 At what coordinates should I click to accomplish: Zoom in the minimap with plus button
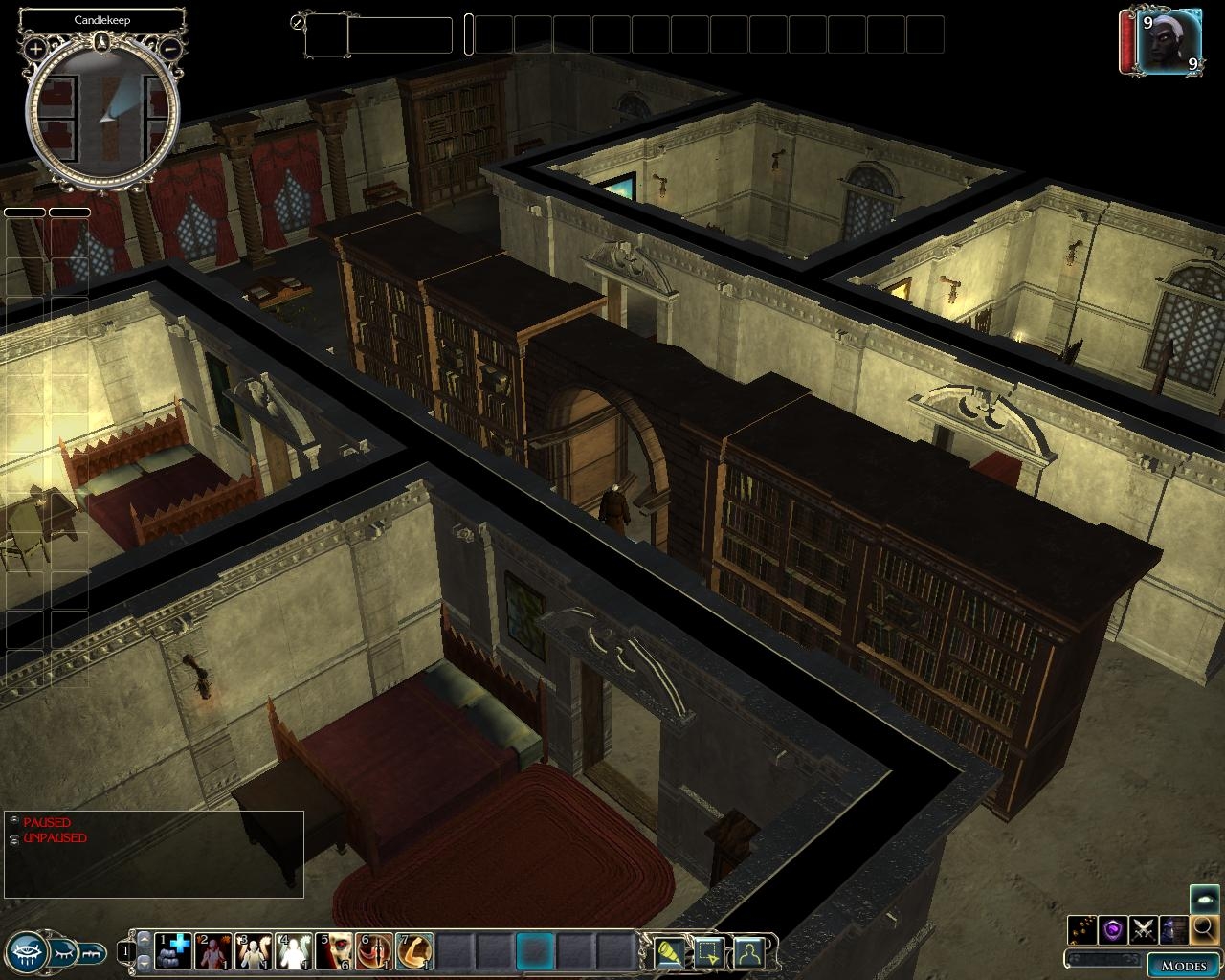[x=36, y=48]
